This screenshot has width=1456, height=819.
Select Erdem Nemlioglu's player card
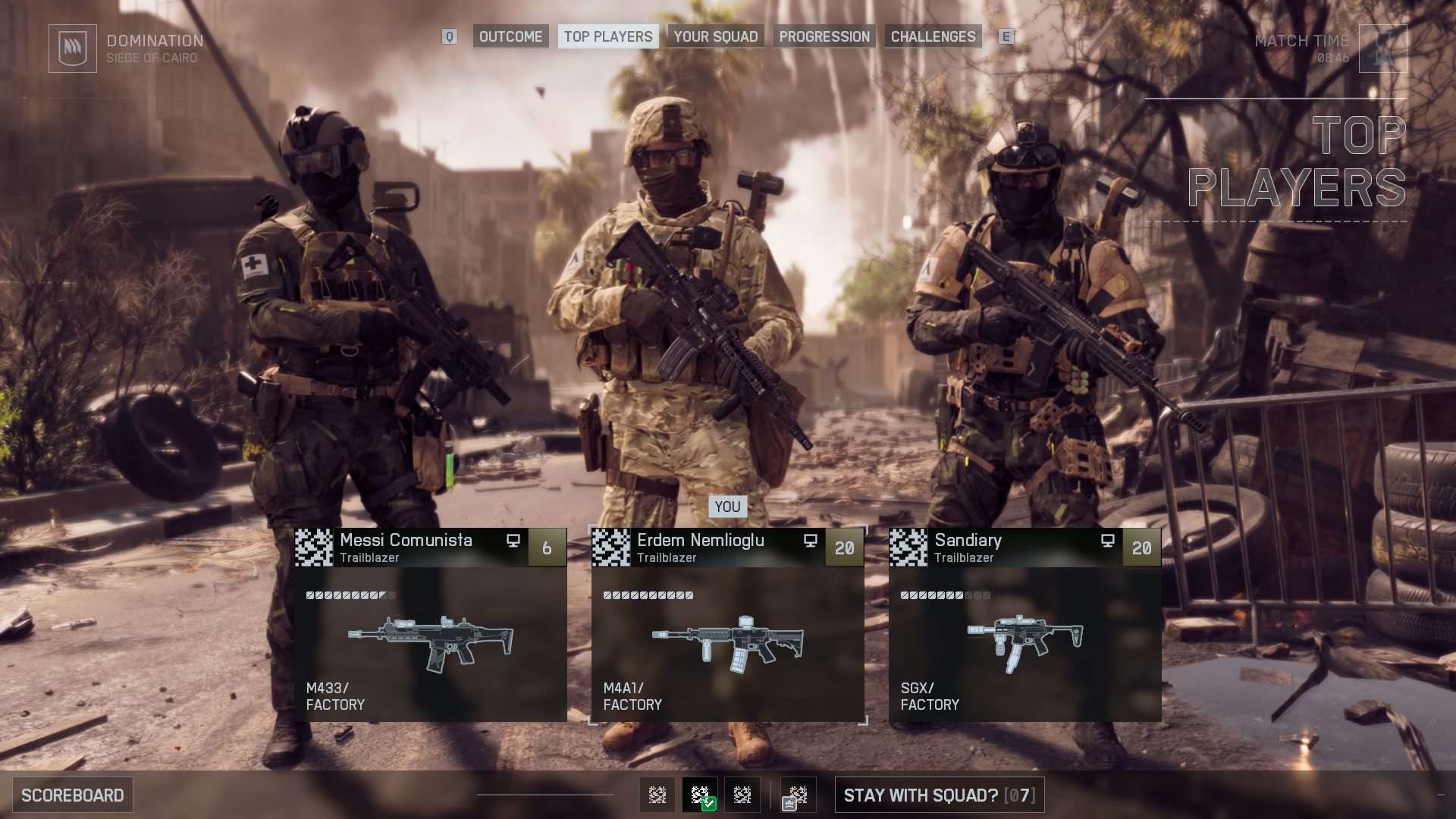727,548
